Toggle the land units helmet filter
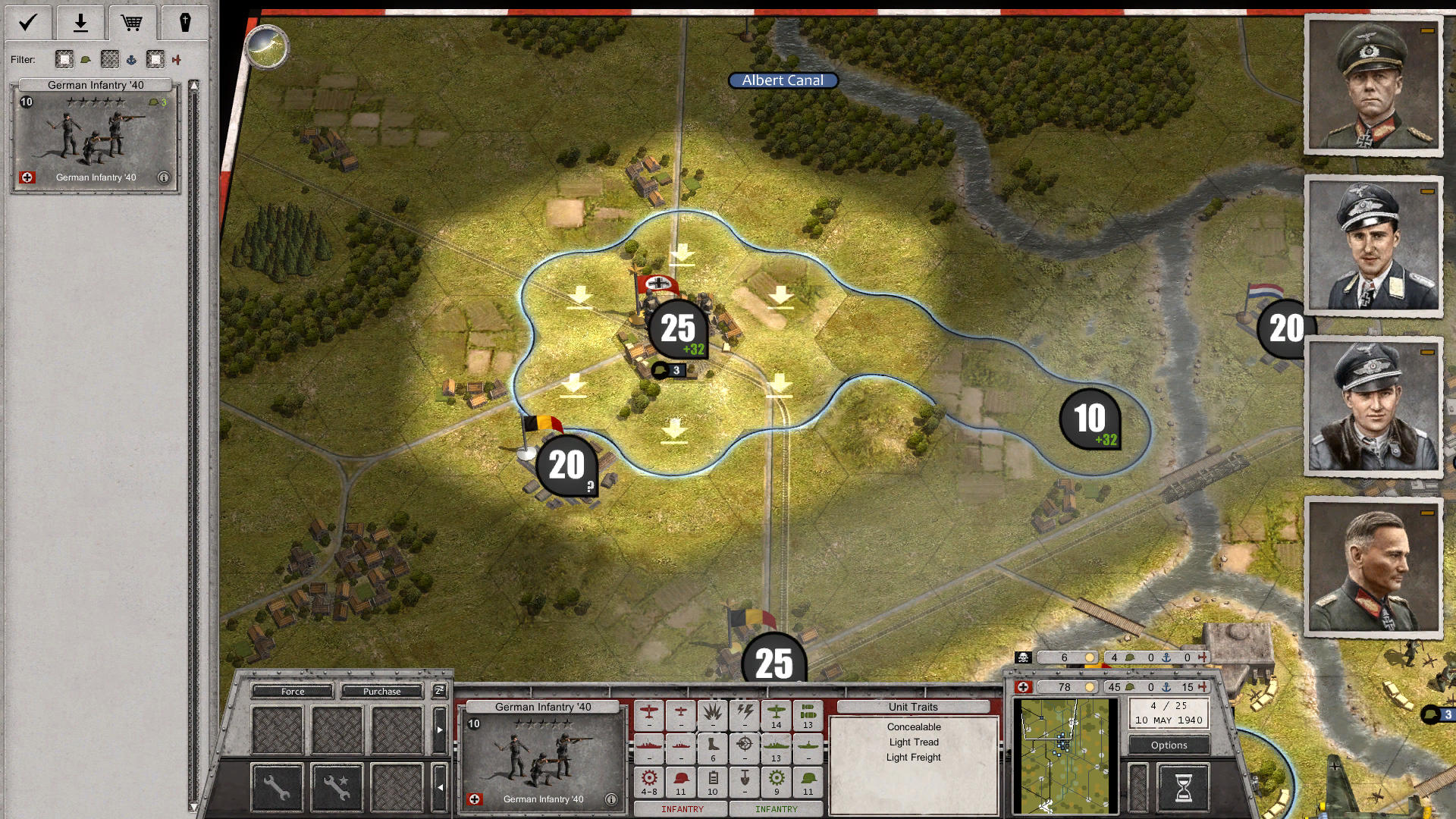 tap(86, 60)
